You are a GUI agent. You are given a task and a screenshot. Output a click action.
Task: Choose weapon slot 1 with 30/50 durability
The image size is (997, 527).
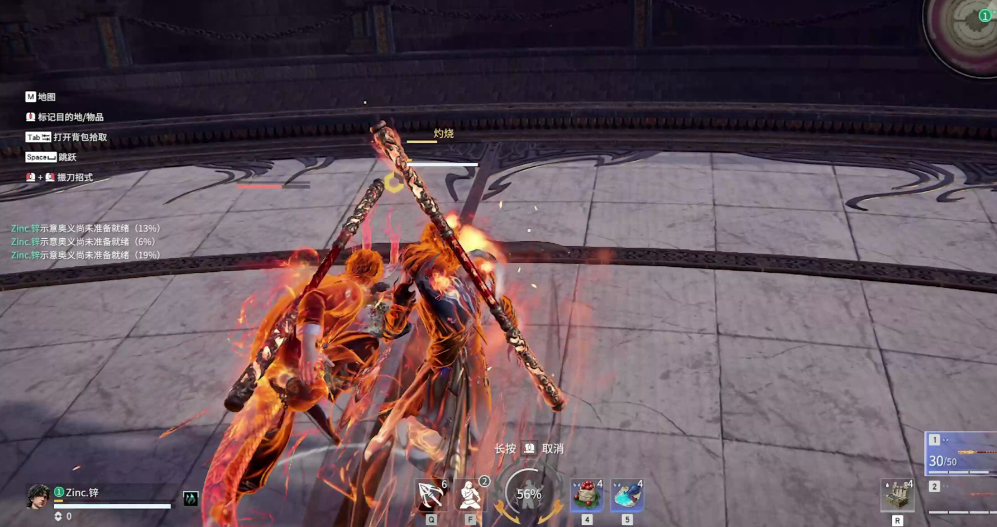click(x=962, y=454)
